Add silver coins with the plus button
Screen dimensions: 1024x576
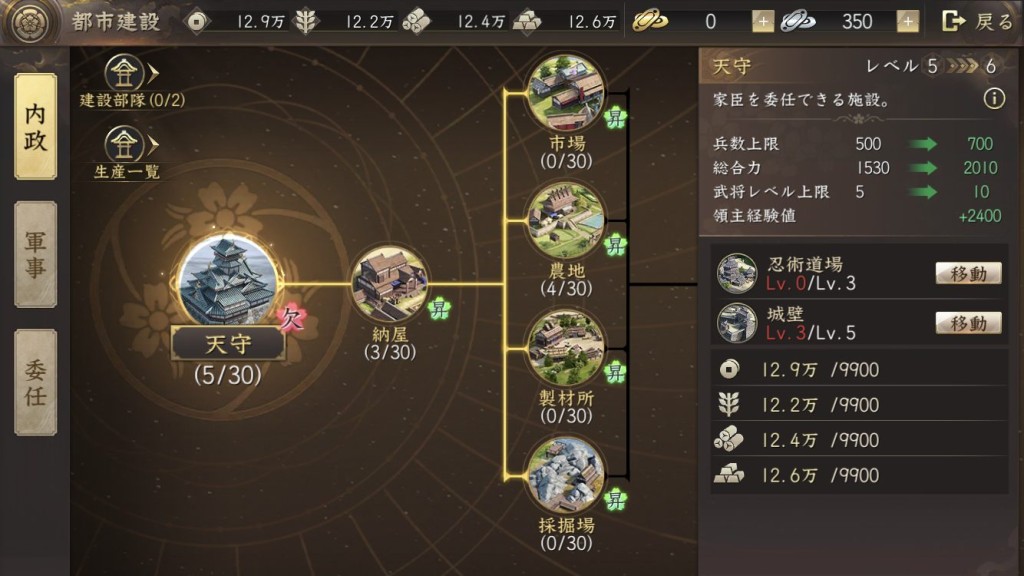(908, 21)
